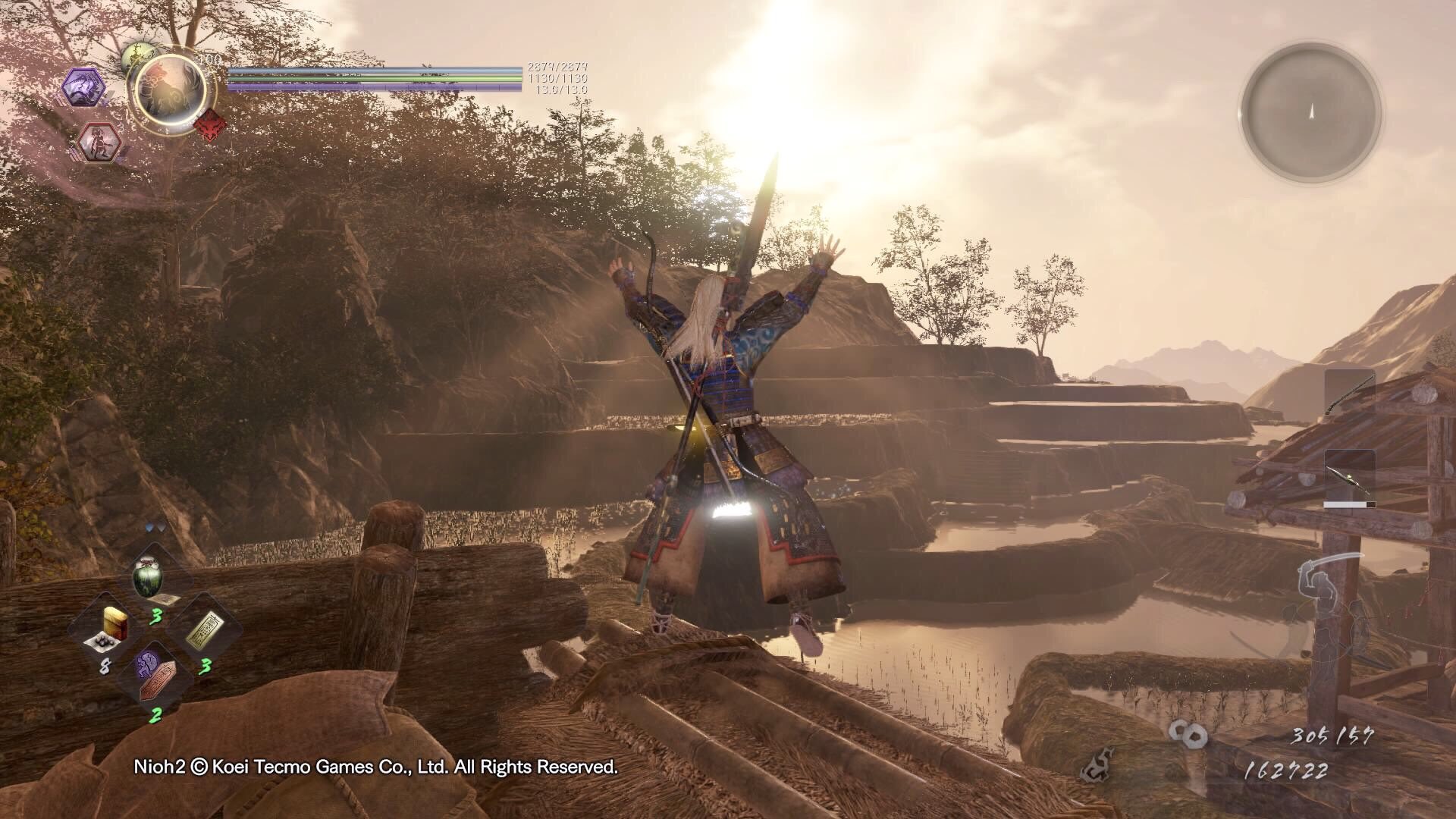Open the circular compass minimap
The height and width of the screenshot is (819, 1456).
(1310, 113)
